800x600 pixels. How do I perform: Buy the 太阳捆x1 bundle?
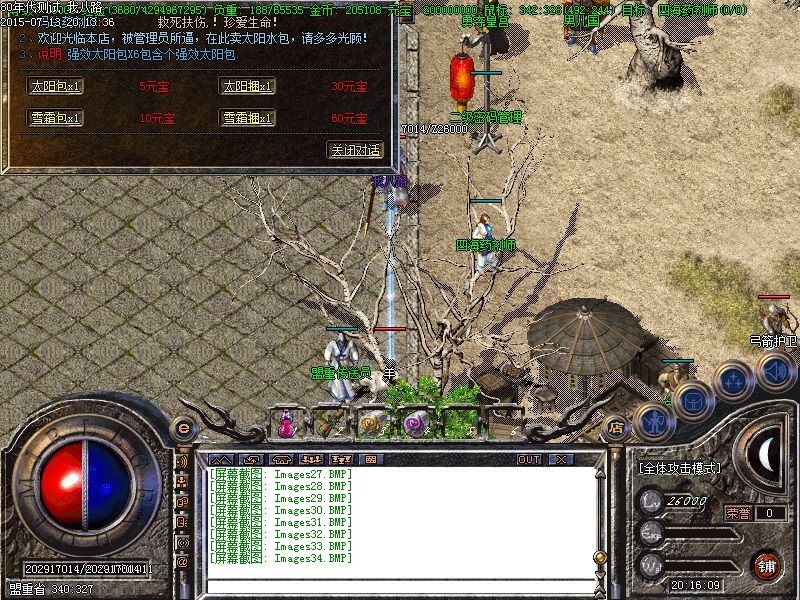(247, 86)
